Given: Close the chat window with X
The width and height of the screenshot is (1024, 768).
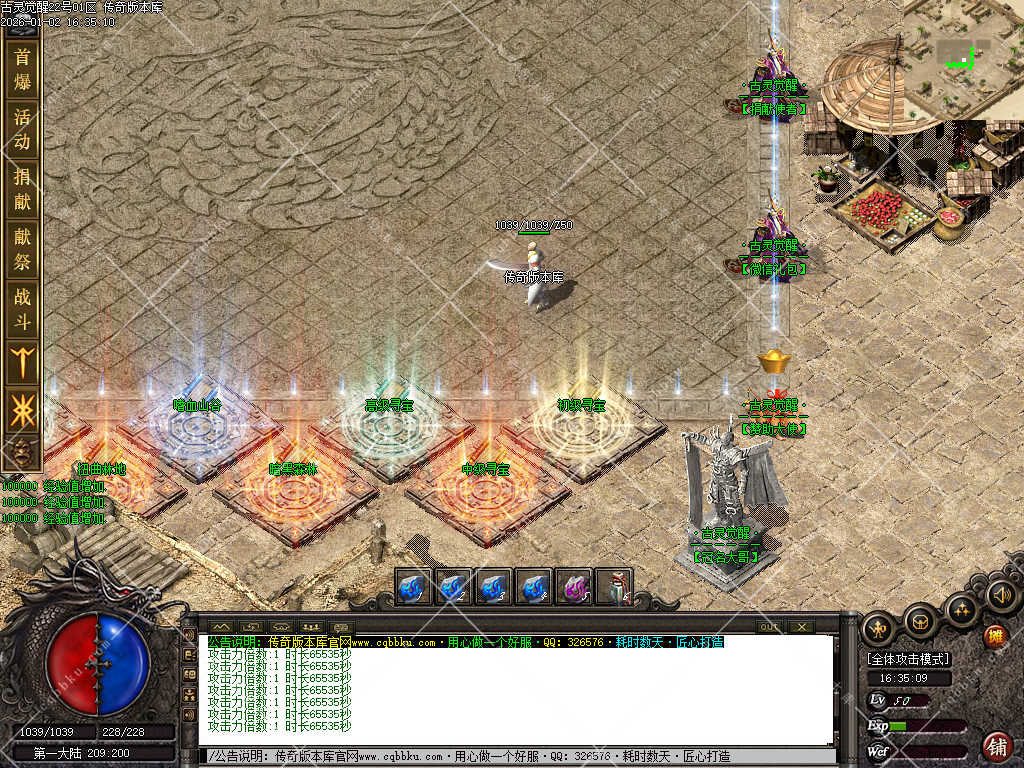Looking at the screenshot, I should coord(801,627).
